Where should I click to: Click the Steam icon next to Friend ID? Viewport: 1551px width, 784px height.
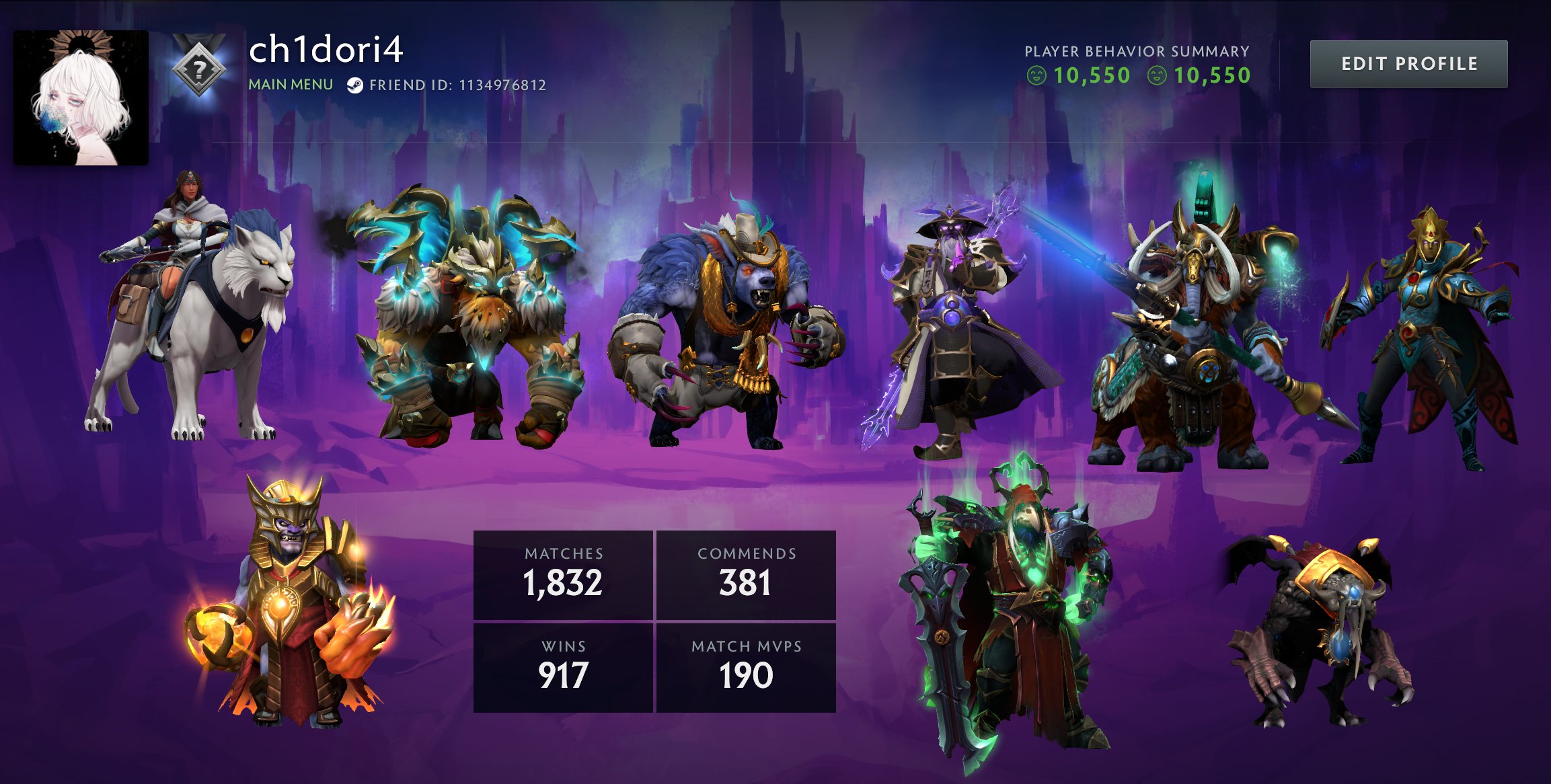[356, 85]
